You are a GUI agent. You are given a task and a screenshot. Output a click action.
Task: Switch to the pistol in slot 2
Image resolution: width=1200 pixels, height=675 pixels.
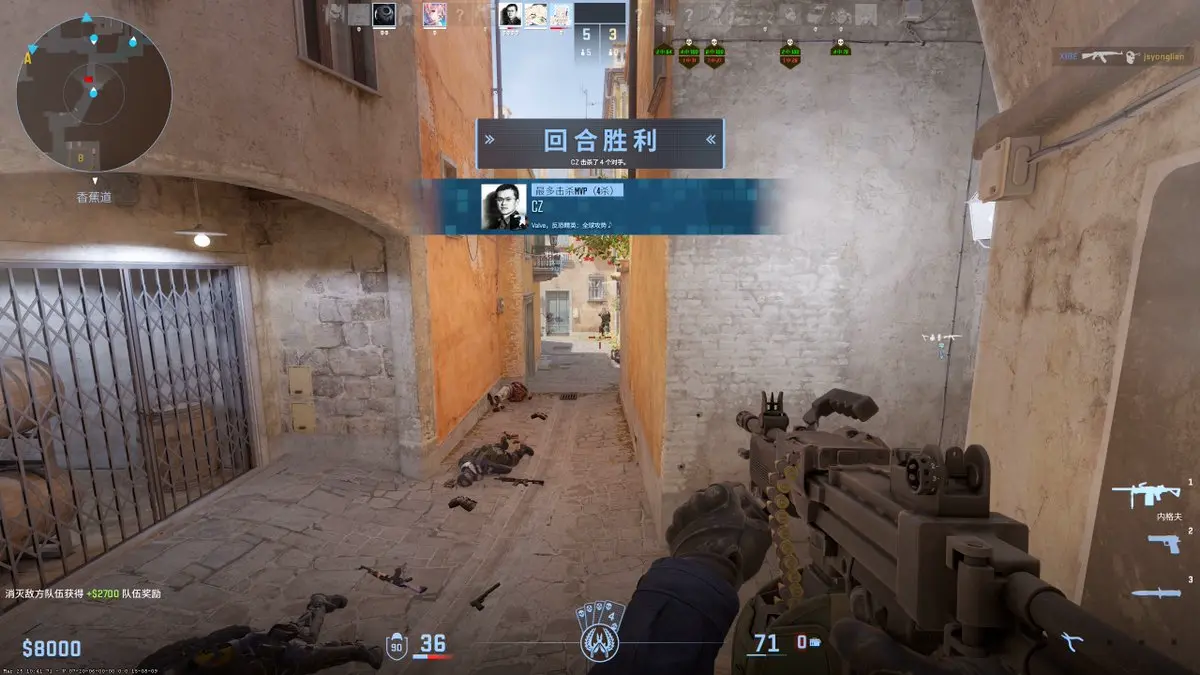pyautogui.click(x=1163, y=543)
